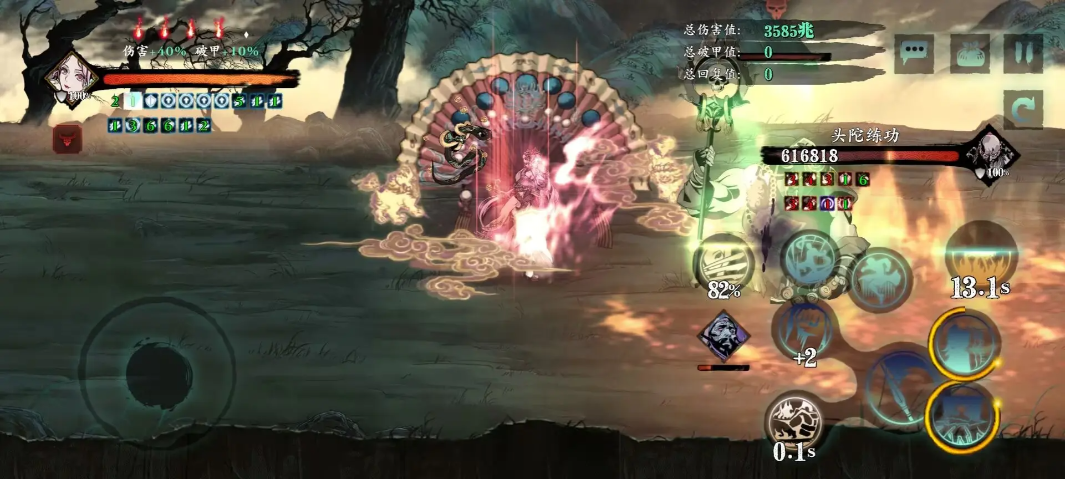Viewport: 1065px width, 479px height.
Task: Trigger the flaming fist skill with 0.1s cooldown
Action: [x=796, y=423]
